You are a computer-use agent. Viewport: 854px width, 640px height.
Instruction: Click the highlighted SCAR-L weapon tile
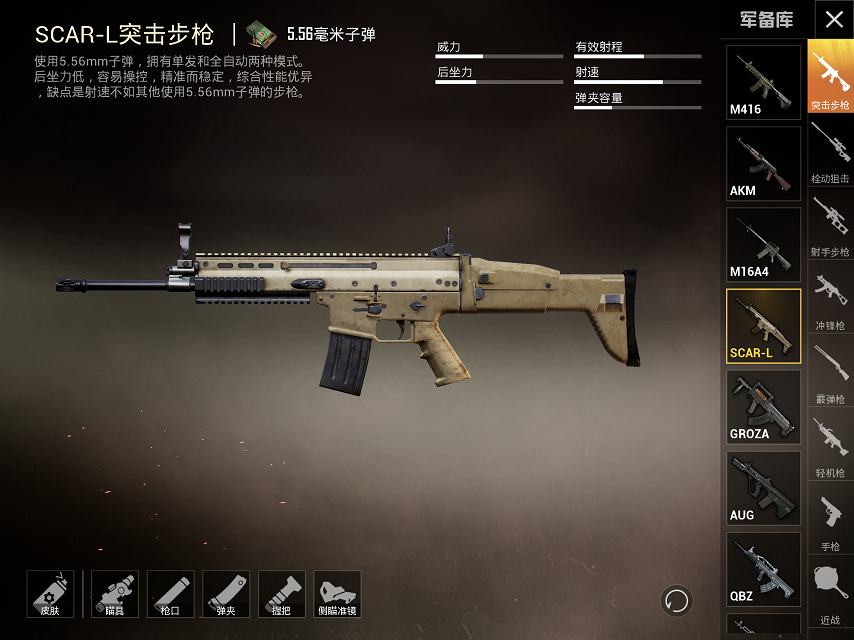point(763,325)
